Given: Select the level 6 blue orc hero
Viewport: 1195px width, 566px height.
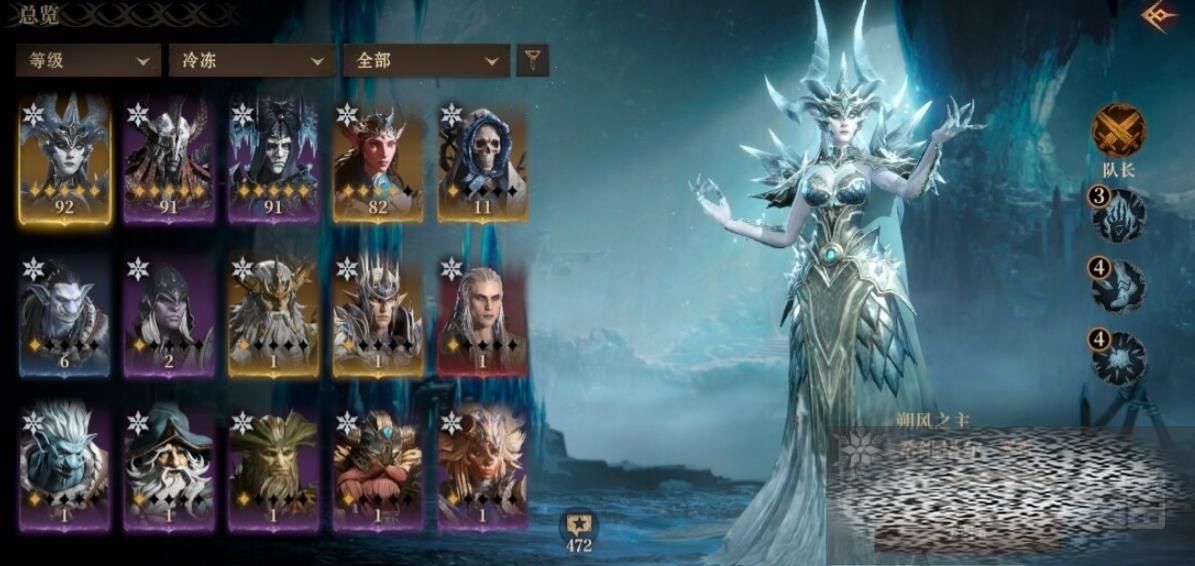Looking at the screenshot, I should tap(65, 315).
